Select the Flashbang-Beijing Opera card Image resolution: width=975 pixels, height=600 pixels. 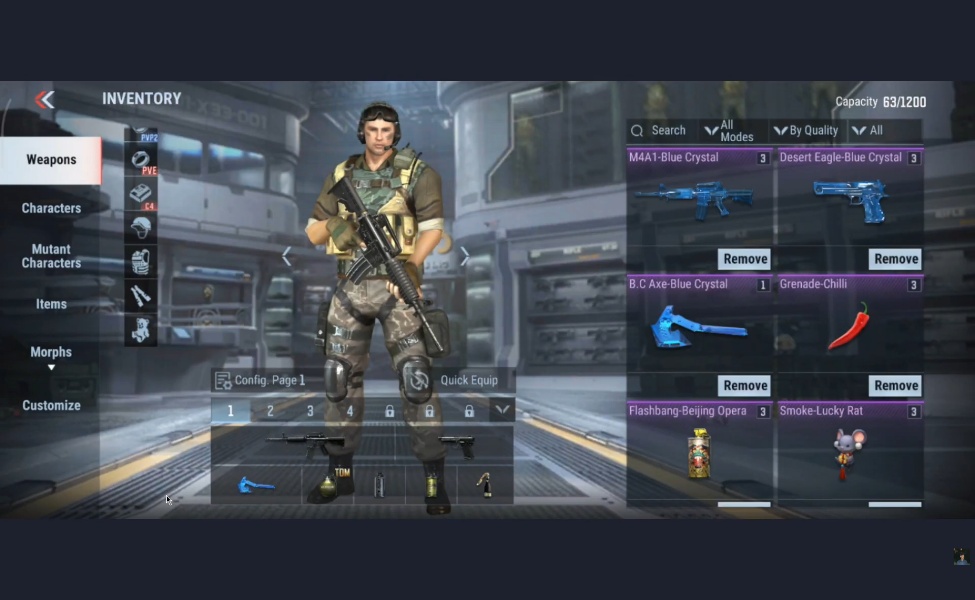700,452
